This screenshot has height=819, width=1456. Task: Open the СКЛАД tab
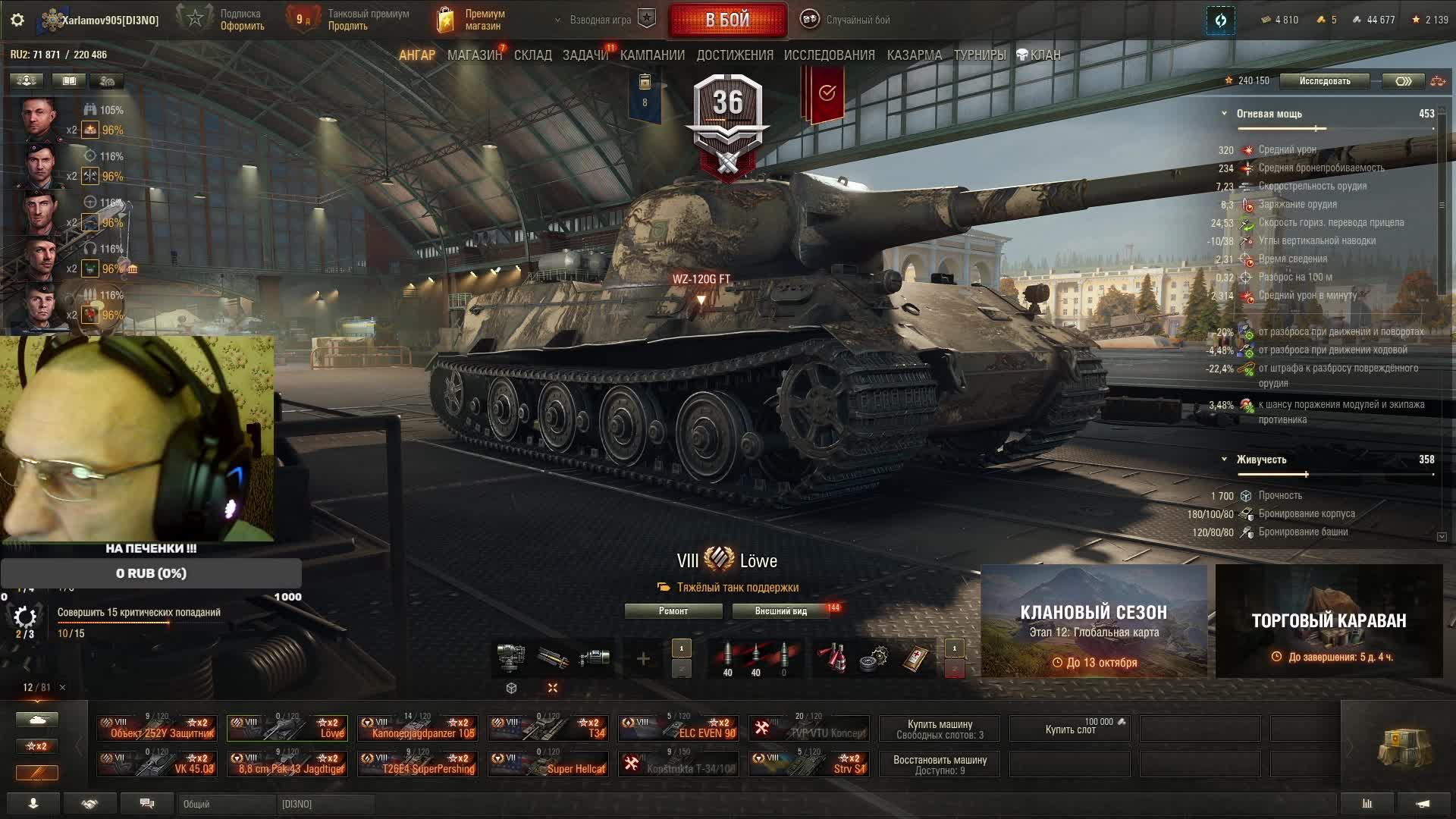[x=532, y=55]
